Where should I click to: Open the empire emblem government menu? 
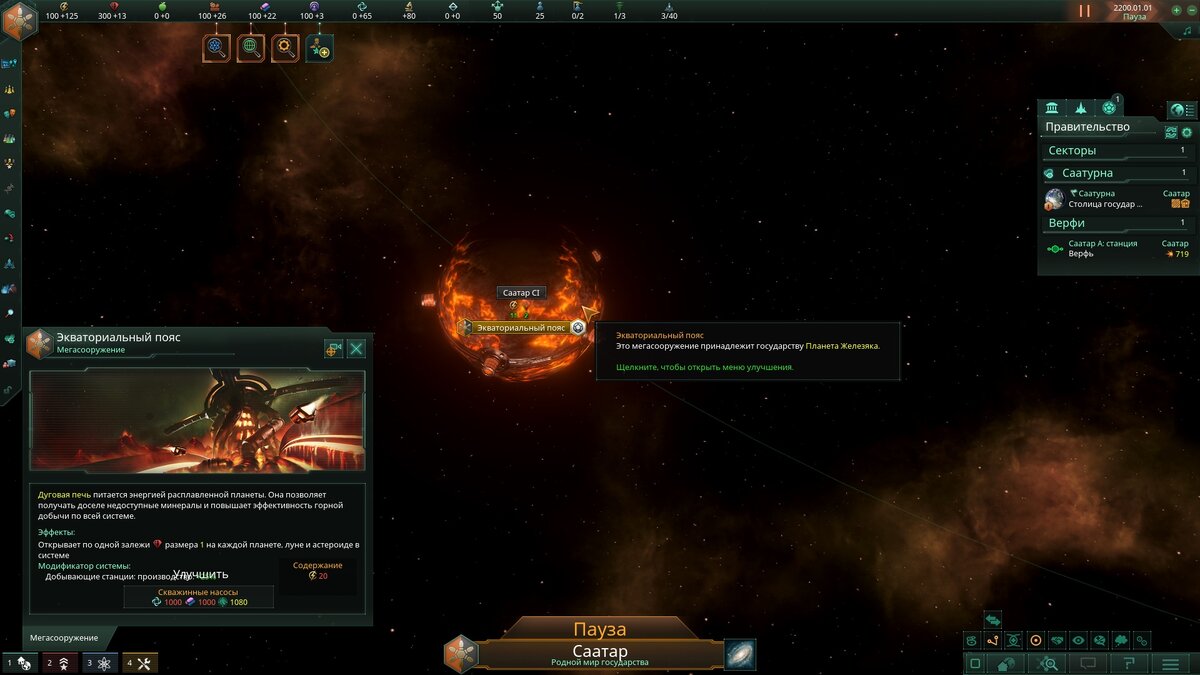click(19, 20)
